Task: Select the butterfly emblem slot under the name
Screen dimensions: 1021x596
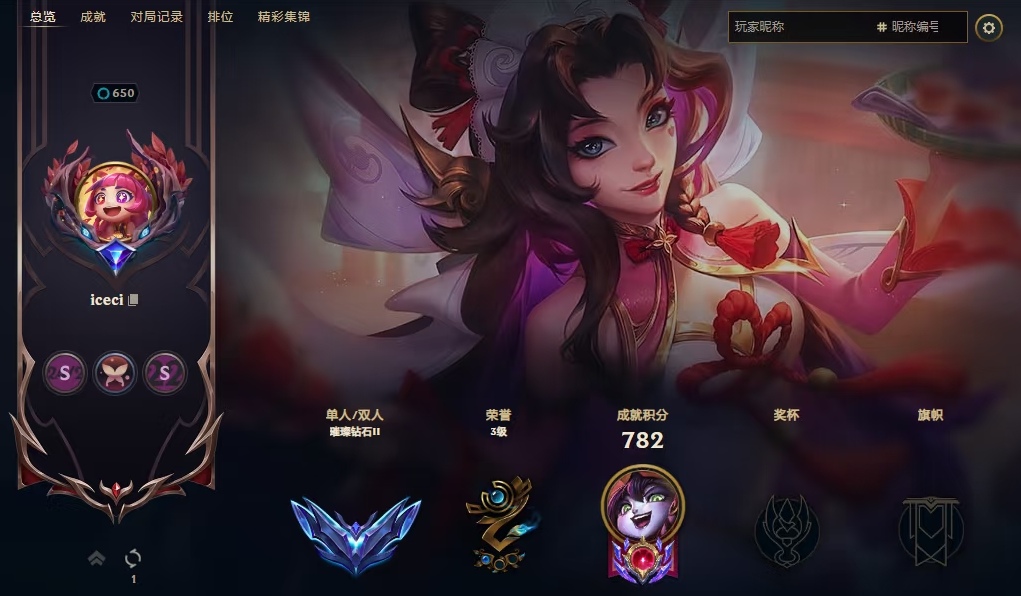Action: [115, 373]
